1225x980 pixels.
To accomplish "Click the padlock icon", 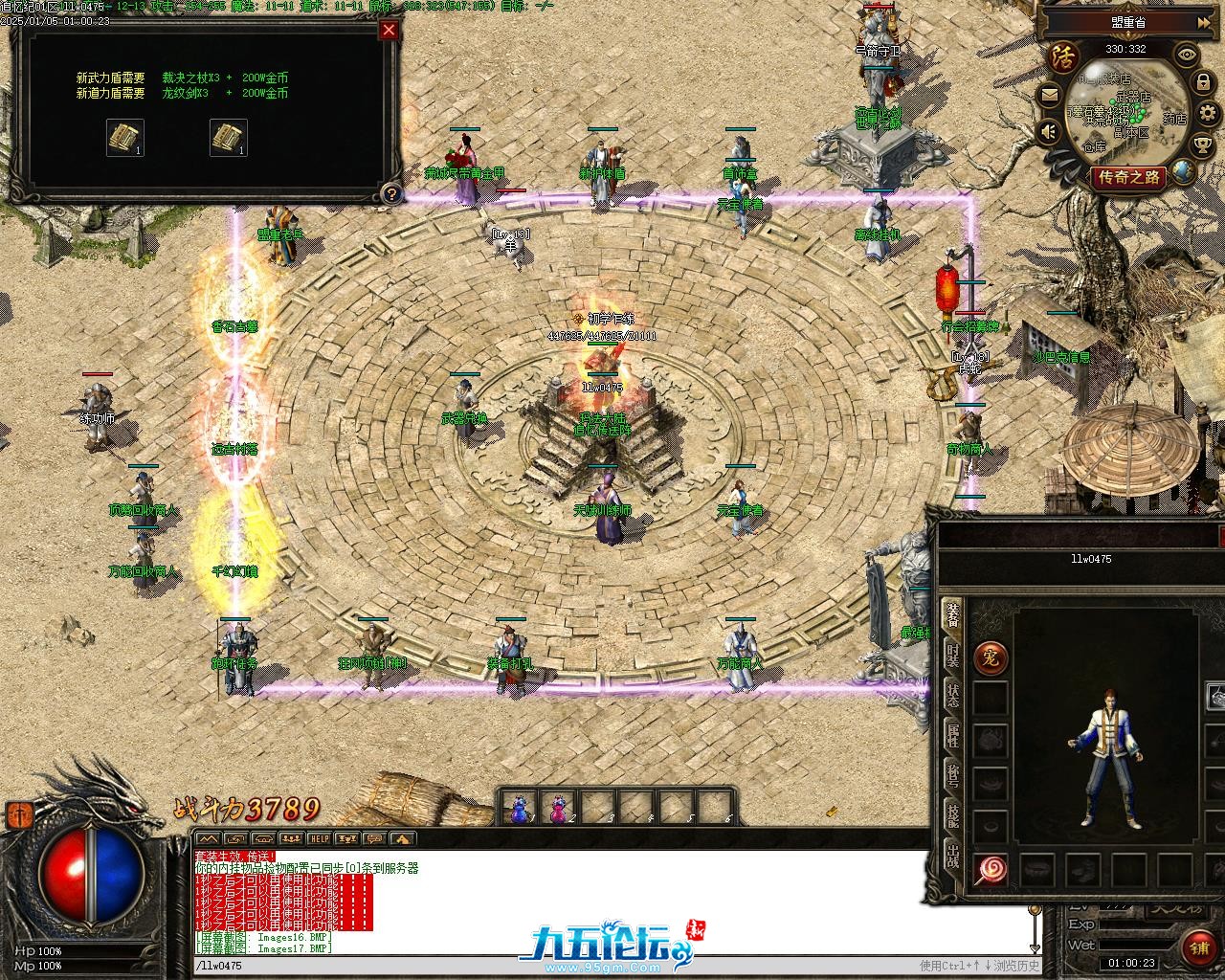I will tap(1201, 84).
